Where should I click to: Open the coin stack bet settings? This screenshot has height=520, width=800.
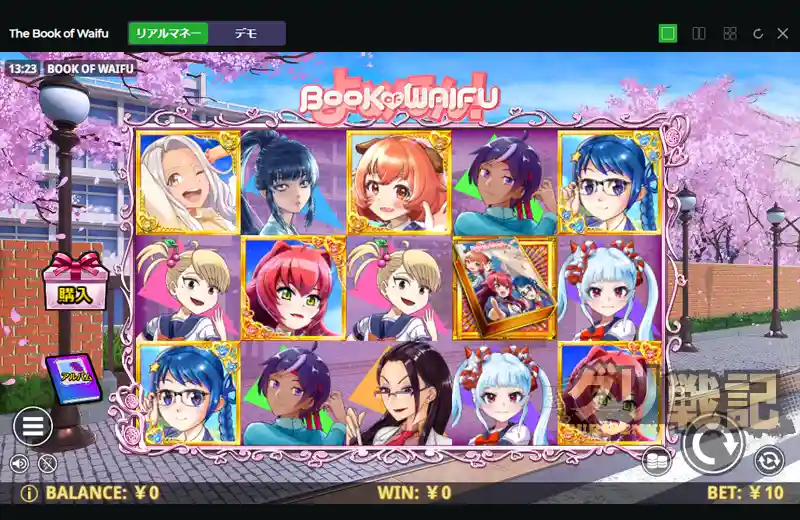(656, 462)
